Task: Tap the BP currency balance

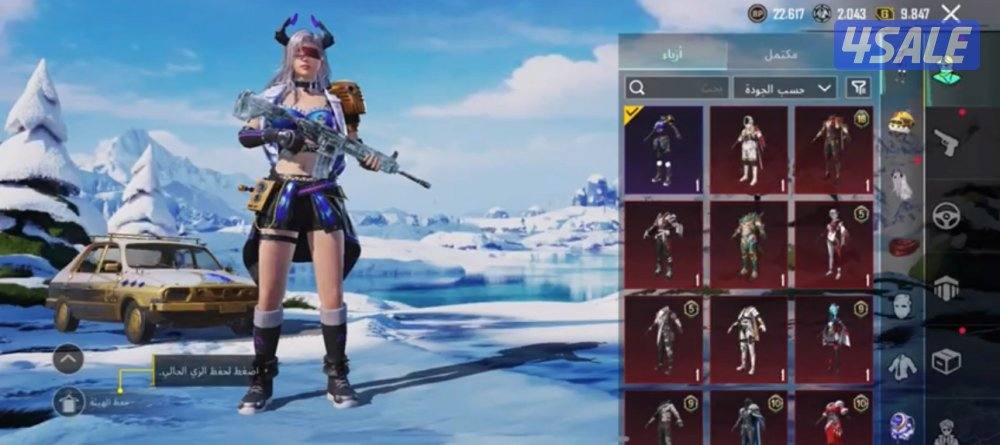Action: point(776,13)
